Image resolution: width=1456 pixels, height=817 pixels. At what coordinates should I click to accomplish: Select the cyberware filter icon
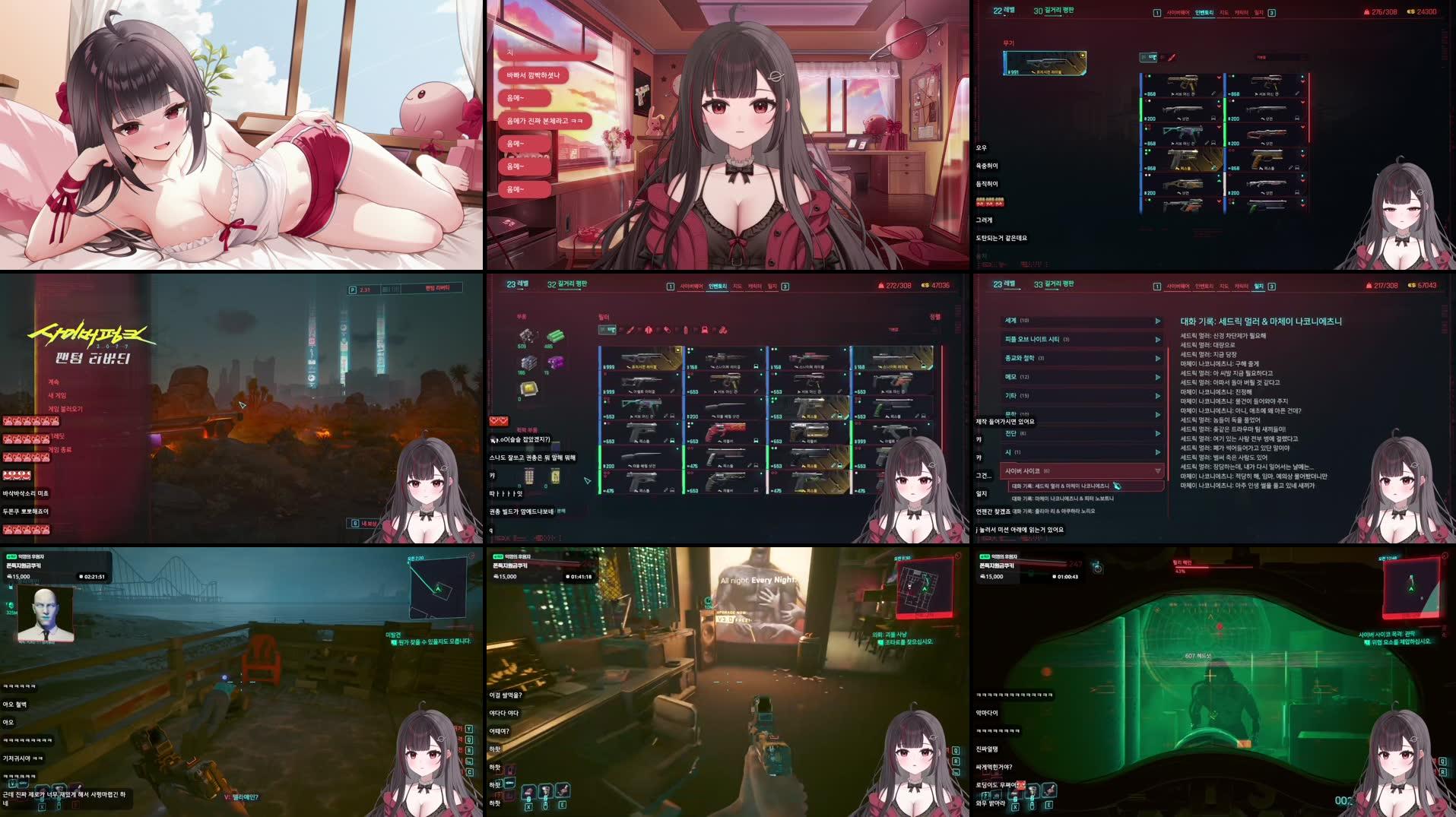[723, 330]
